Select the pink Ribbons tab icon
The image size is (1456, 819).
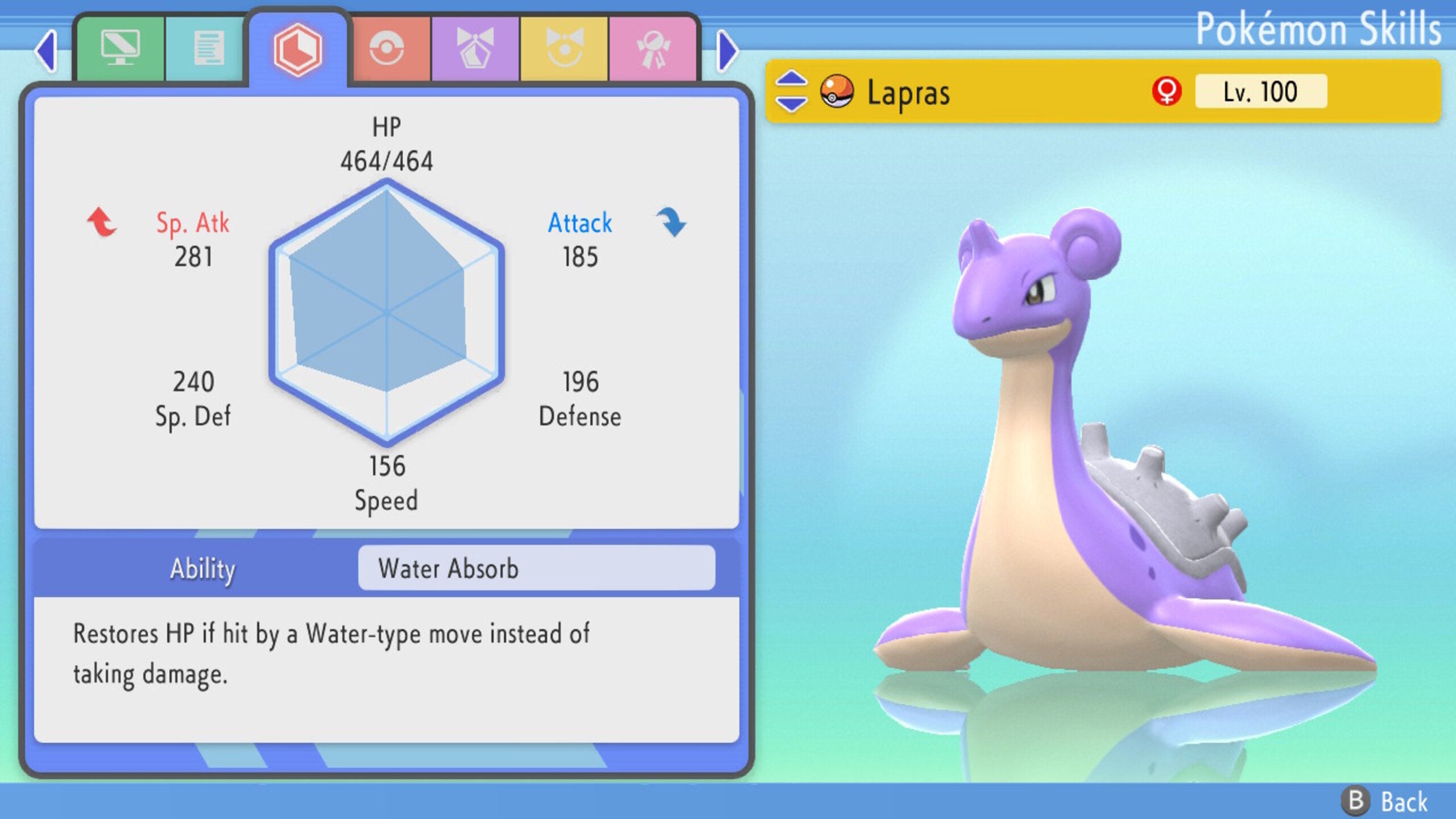coord(655,48)
